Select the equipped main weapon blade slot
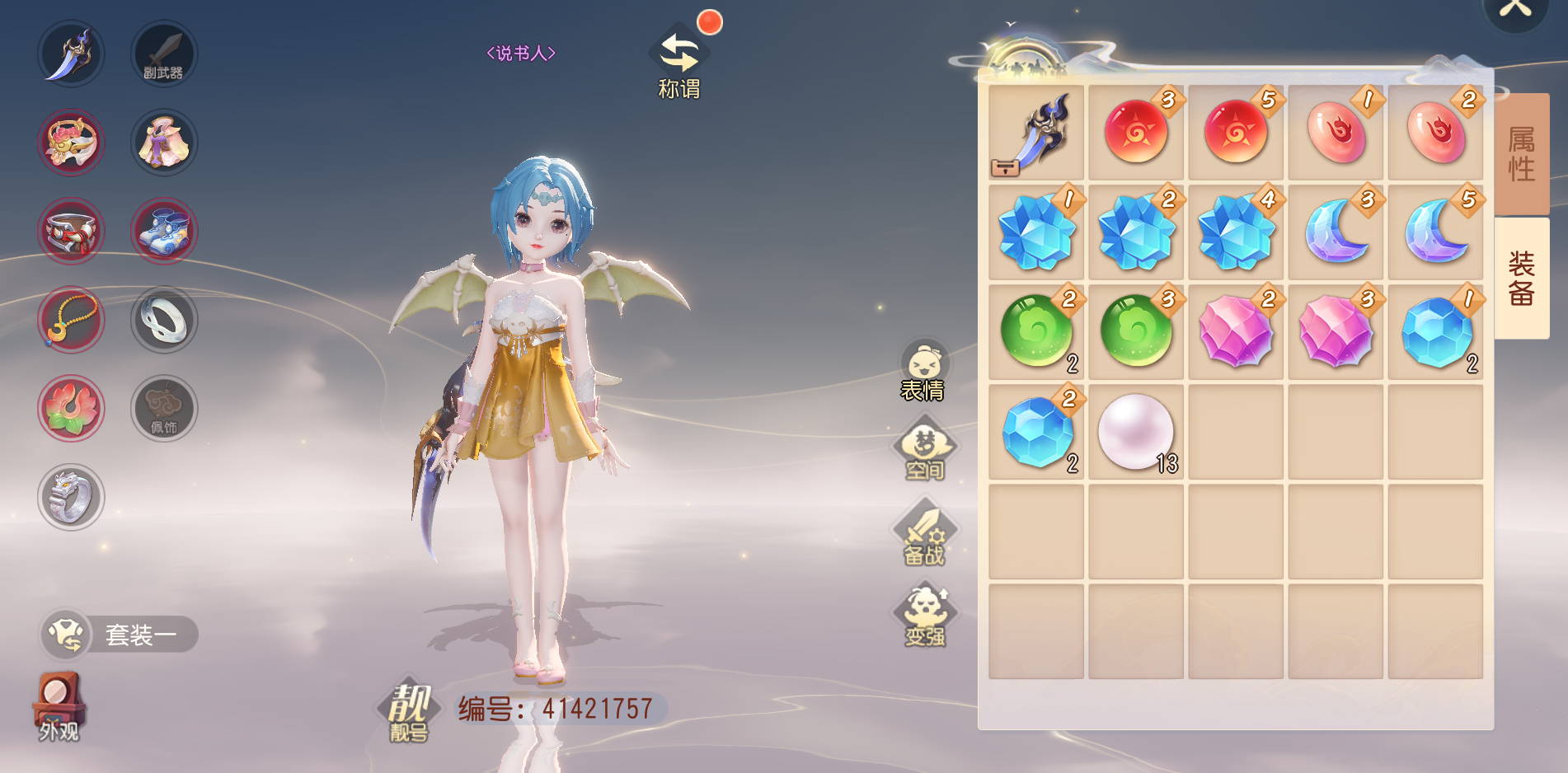The image size is (1568, 773). [x=71, y=54]
